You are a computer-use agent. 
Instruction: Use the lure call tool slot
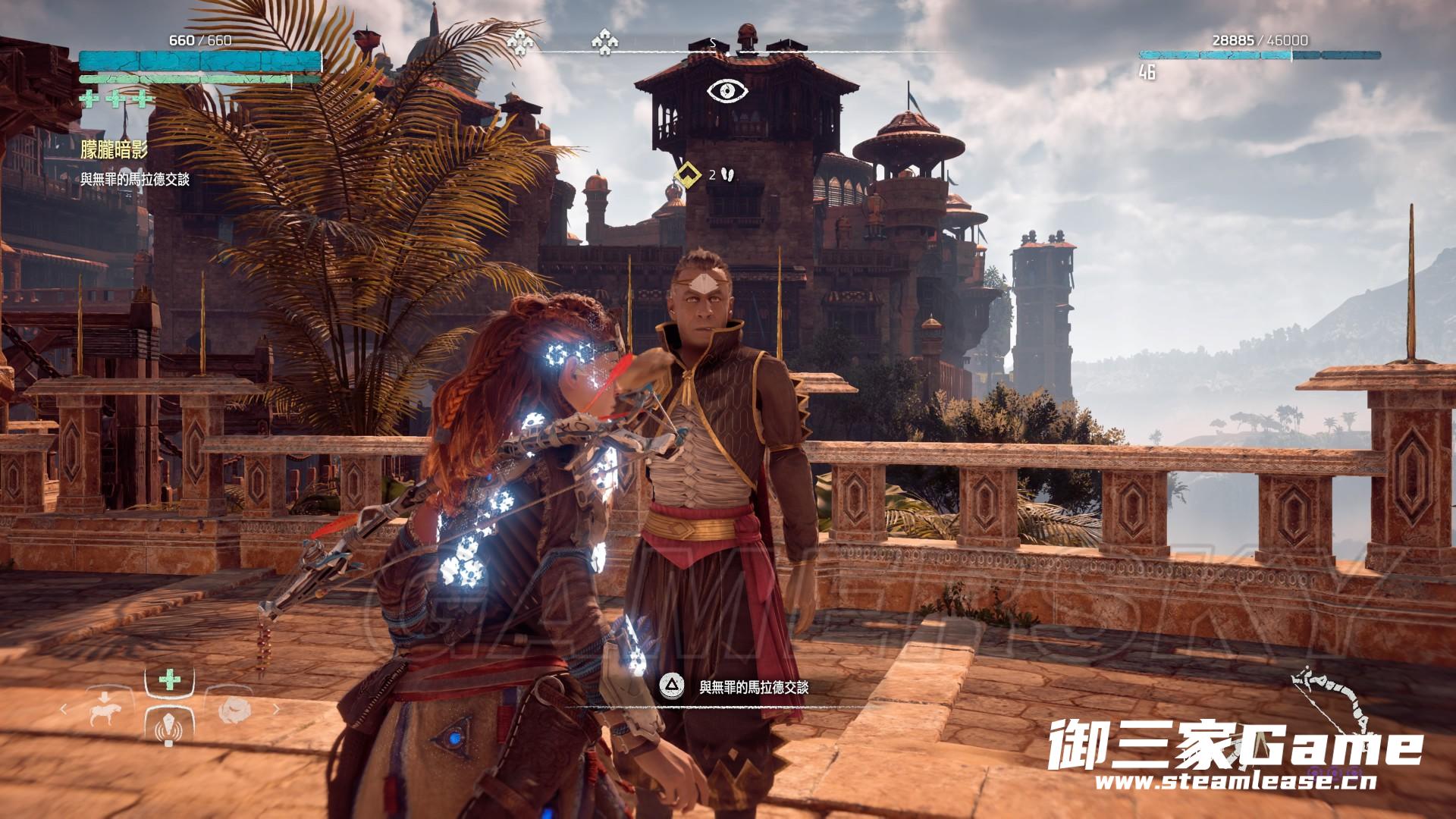[x=169, y=727]
